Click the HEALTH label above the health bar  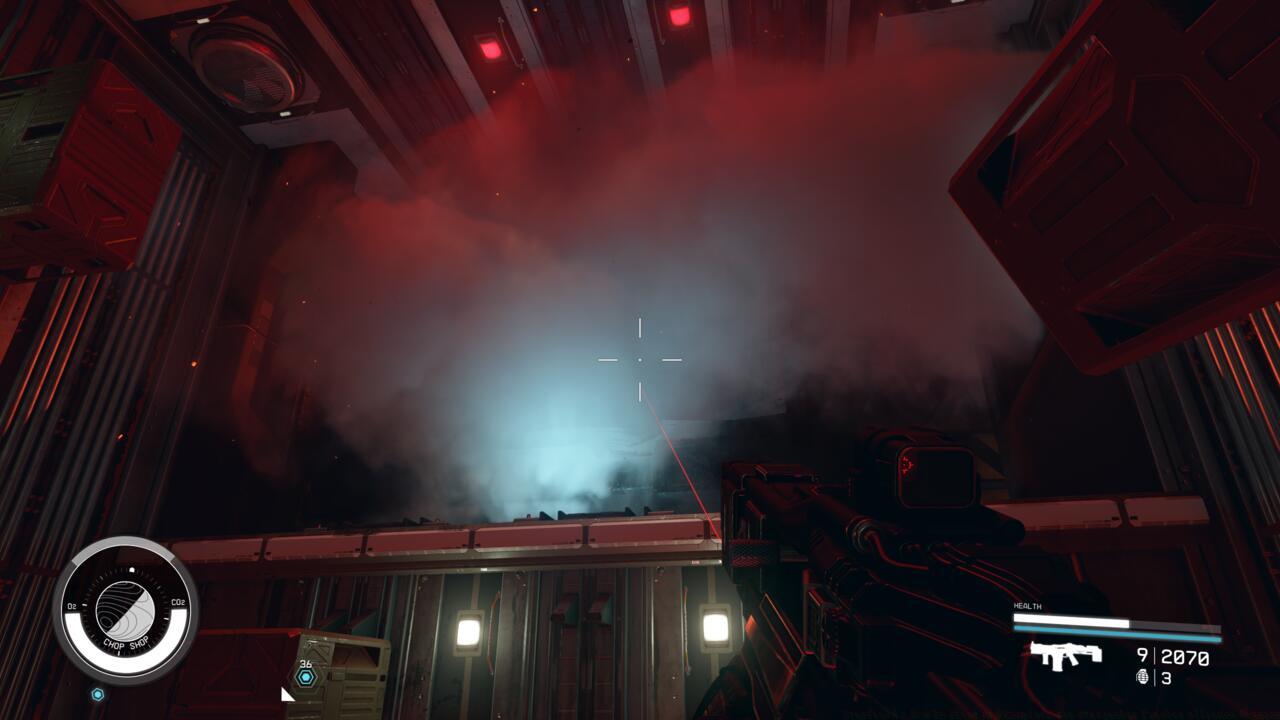1027,606
